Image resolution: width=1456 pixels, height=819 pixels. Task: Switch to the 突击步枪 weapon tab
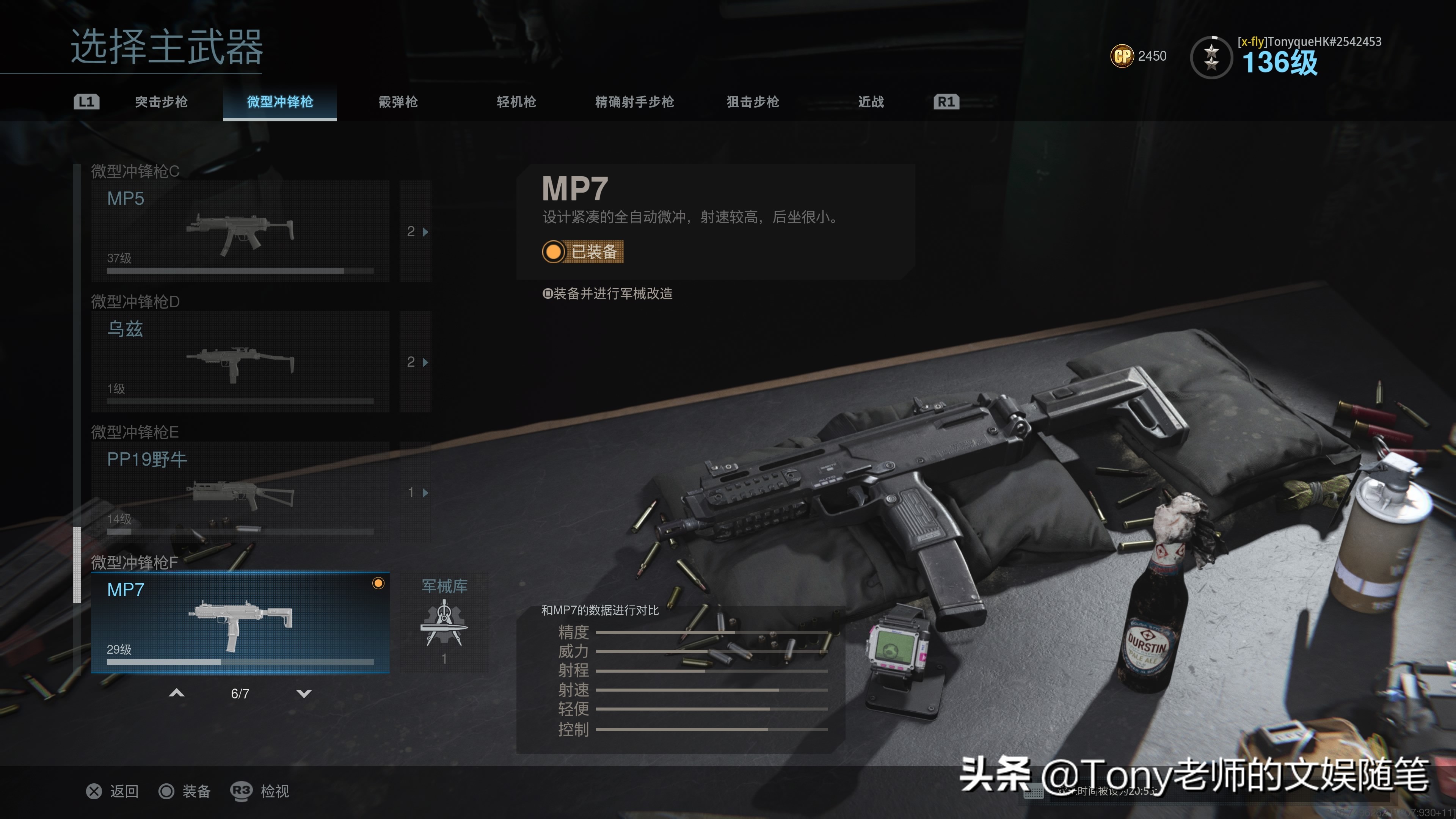click(x=161, y=102)
